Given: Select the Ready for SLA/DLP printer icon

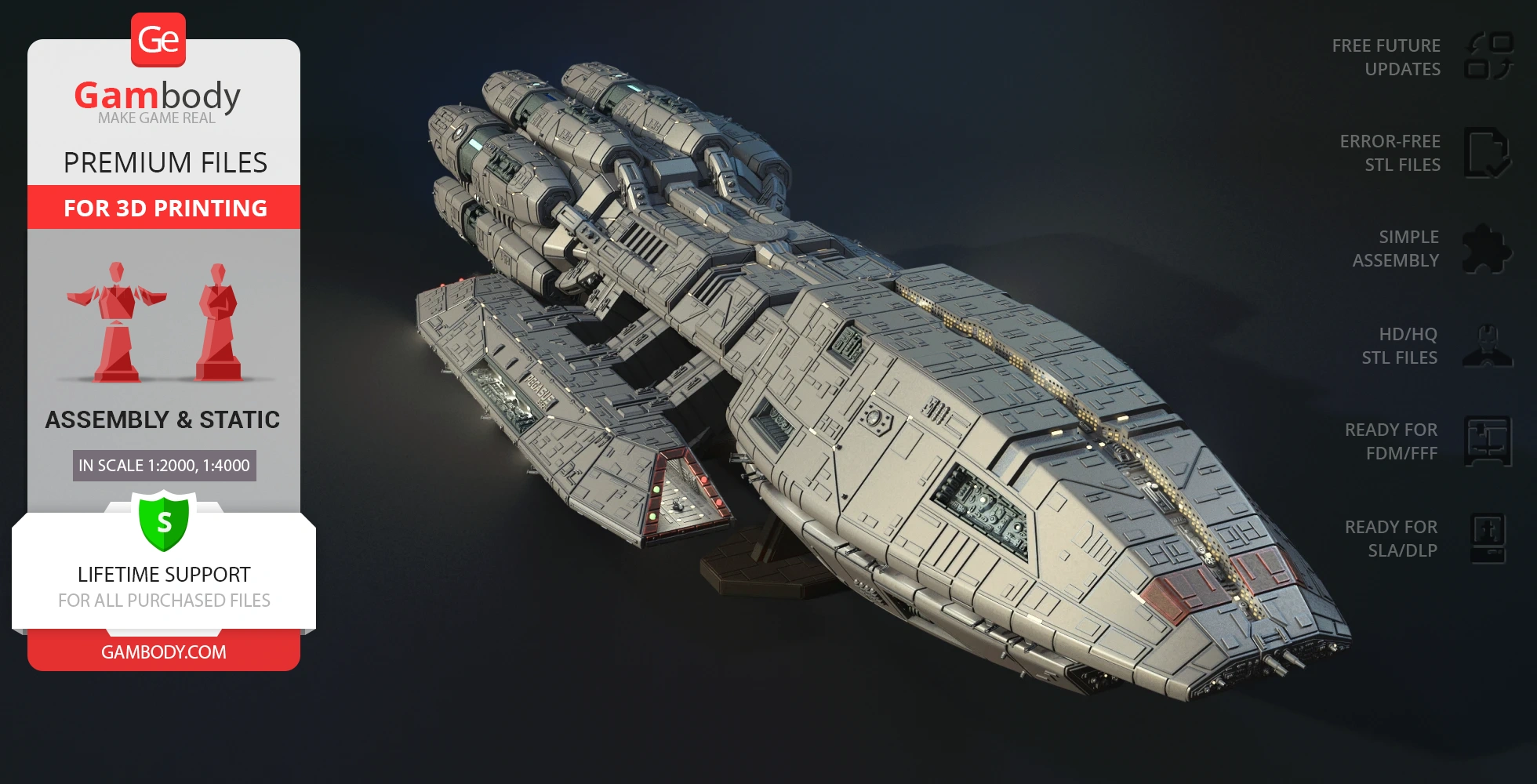Looking at the screenshot, I should [x=1487, y=539].
